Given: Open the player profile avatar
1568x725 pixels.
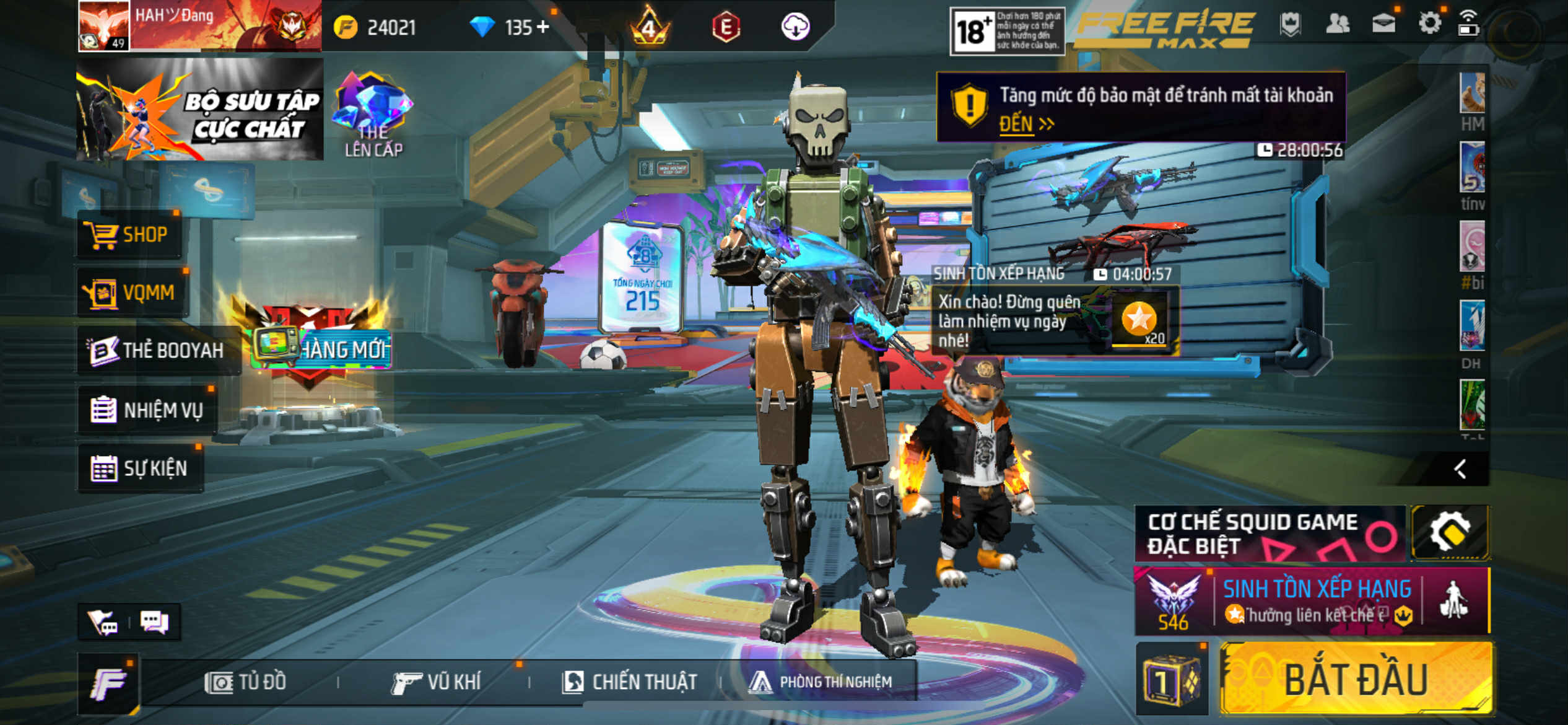Looking at the screenshot, I should pyautogui.click(x=103, y=25).
